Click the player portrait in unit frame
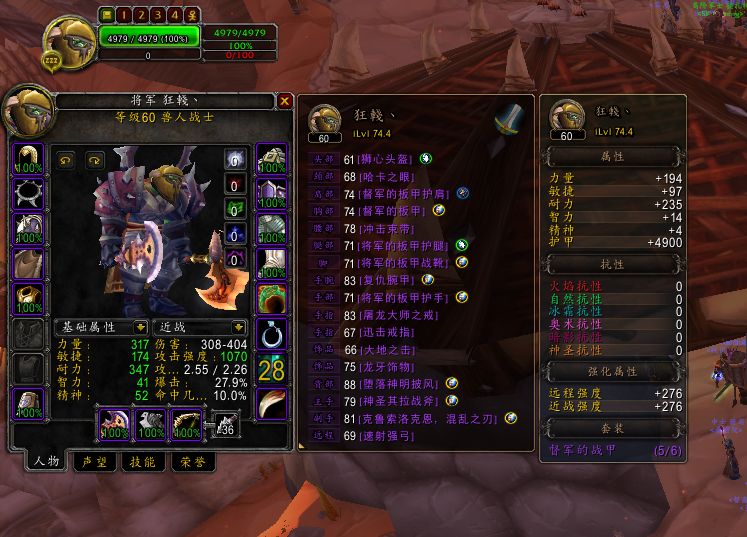This screenshot has height=537, width=747. (x=69, y=43)
